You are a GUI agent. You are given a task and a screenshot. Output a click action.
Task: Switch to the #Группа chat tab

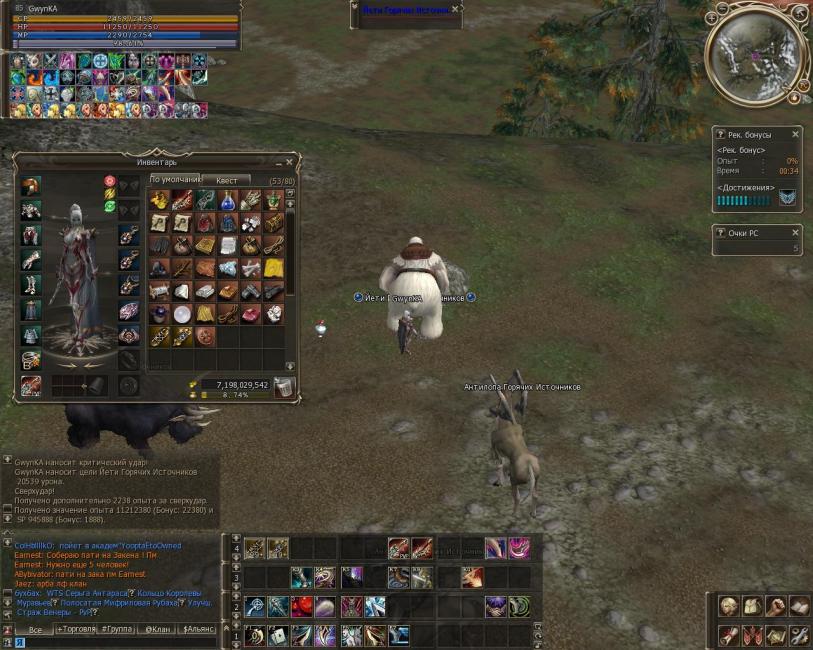coord(117,630)
